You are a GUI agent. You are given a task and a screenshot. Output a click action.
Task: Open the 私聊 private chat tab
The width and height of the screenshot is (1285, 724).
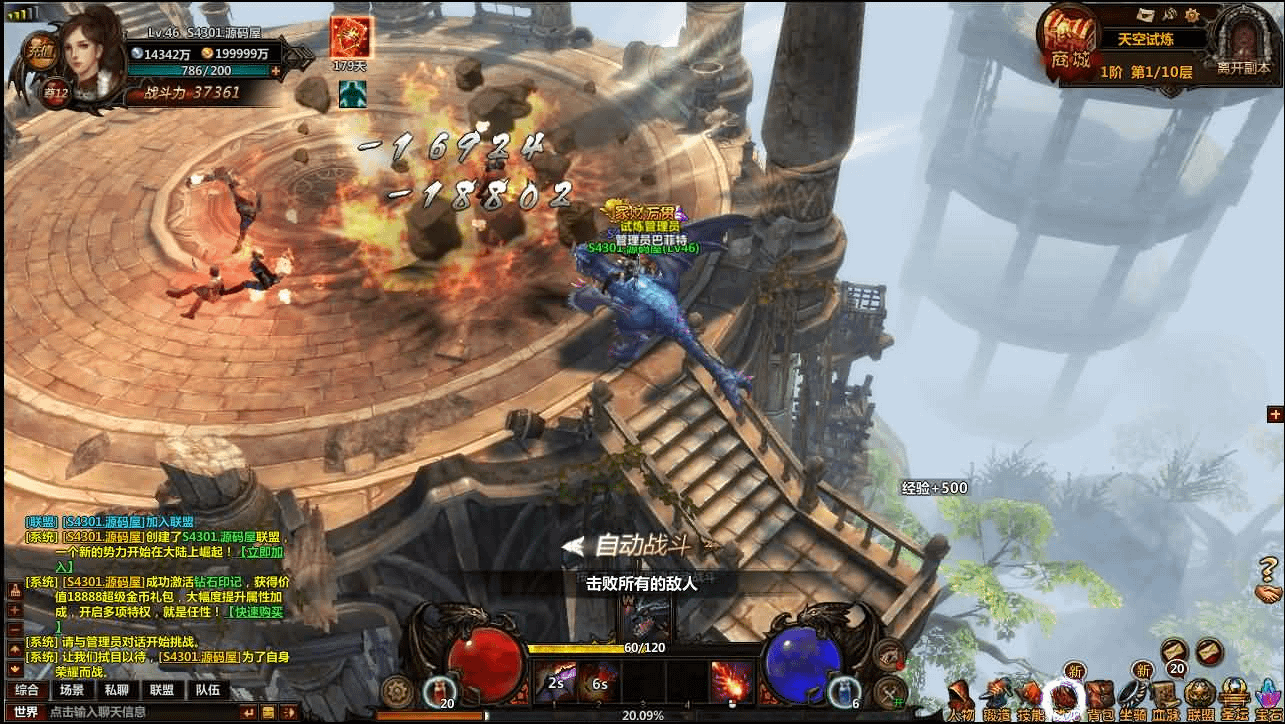[116, 690]
